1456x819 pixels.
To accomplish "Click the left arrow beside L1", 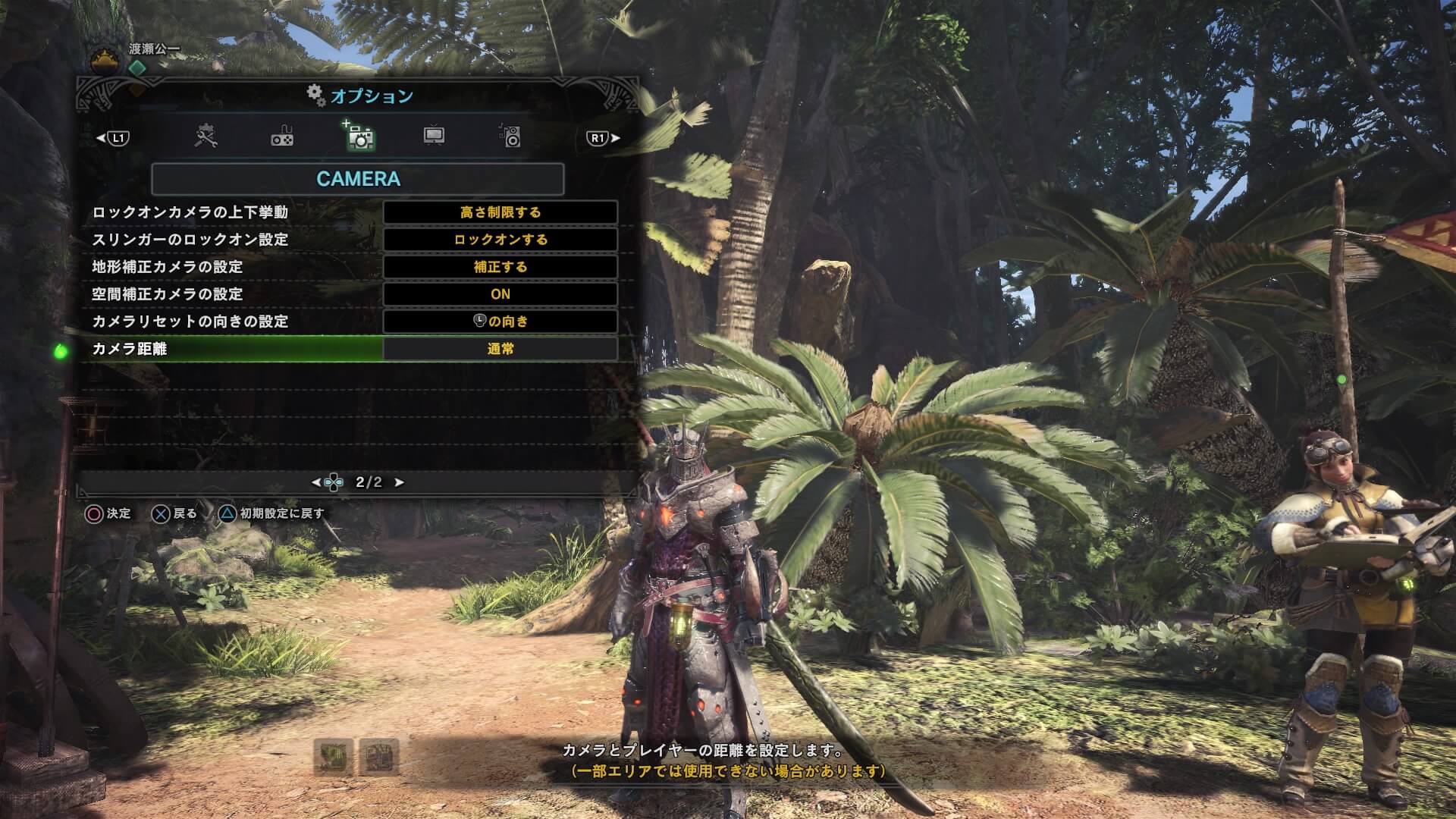I will coord(101,138).
